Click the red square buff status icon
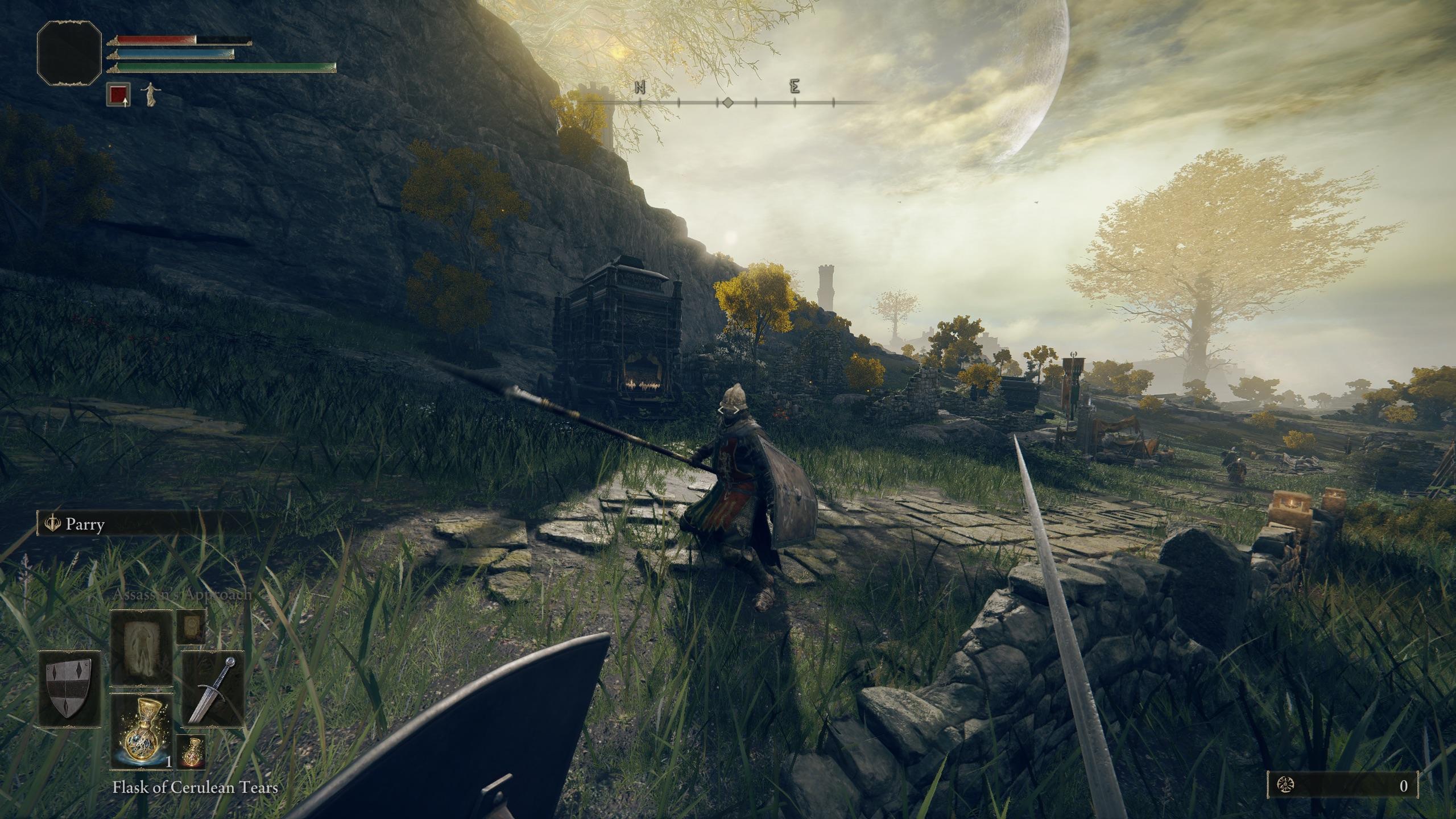The width and height of the screenshot is (1456, 819). (118, 94)
